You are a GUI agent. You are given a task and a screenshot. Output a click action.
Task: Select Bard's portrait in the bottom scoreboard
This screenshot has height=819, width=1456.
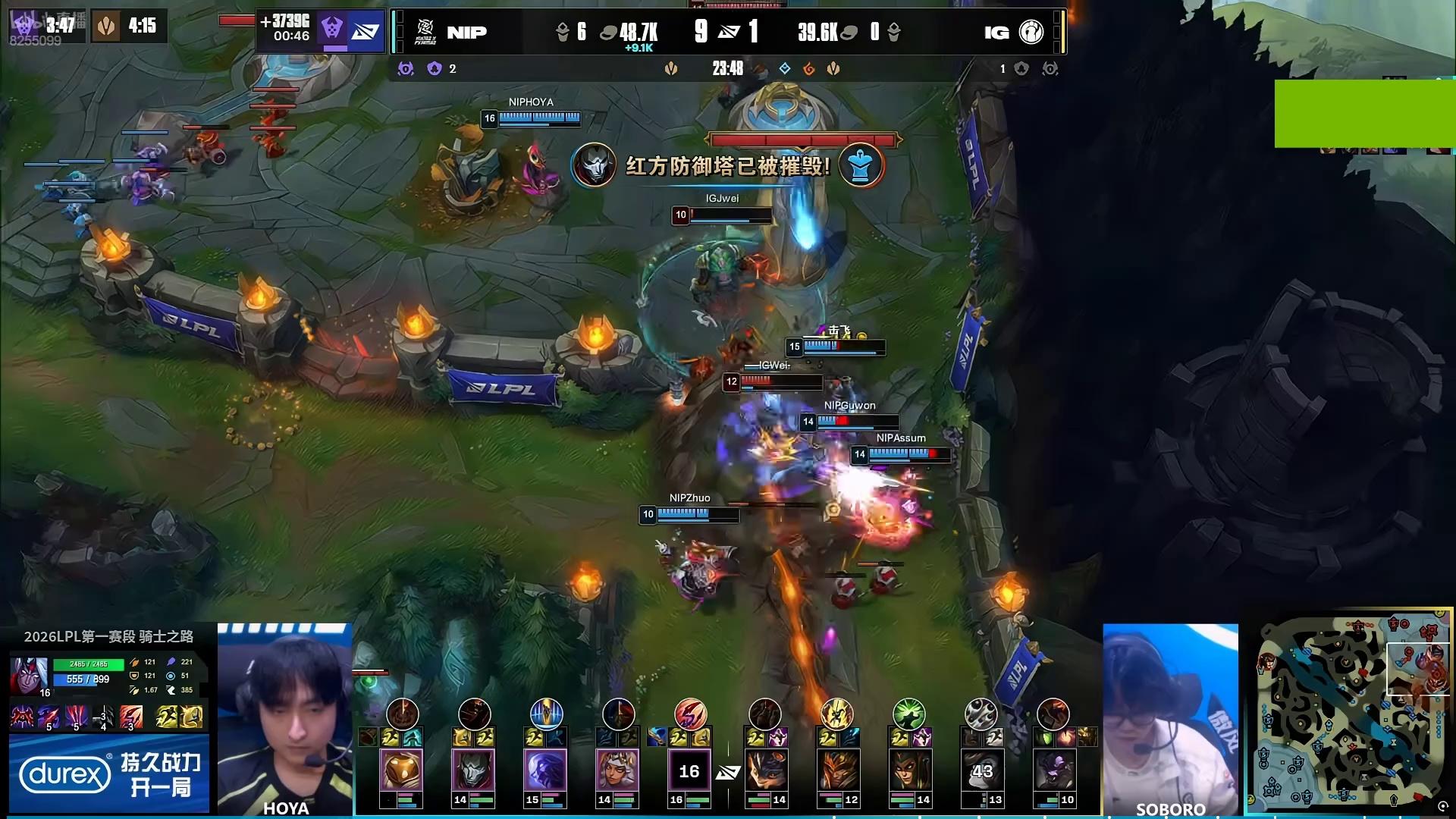[x=401, y=770]
